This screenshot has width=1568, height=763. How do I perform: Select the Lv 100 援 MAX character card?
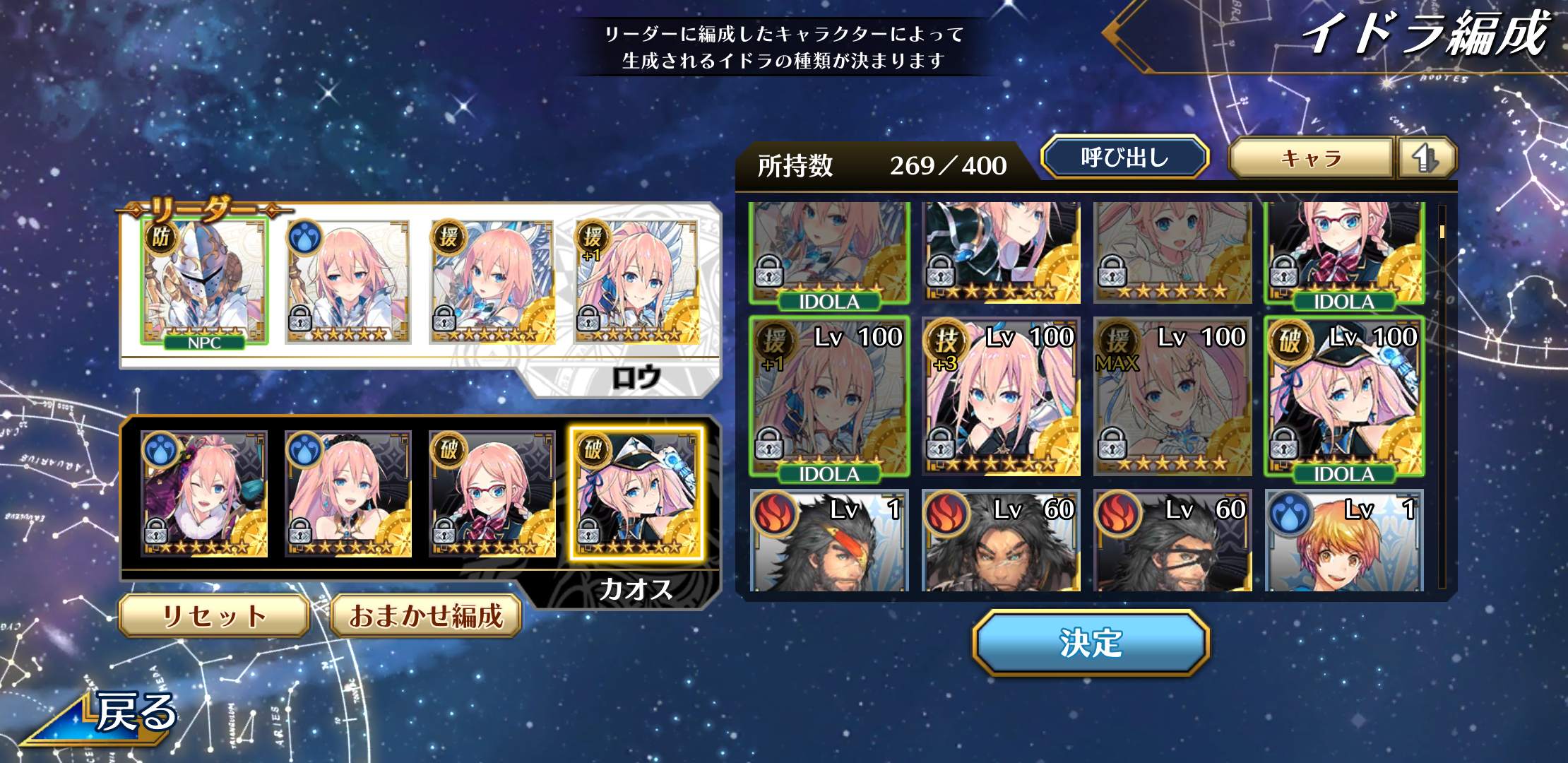click(1172, 396)
